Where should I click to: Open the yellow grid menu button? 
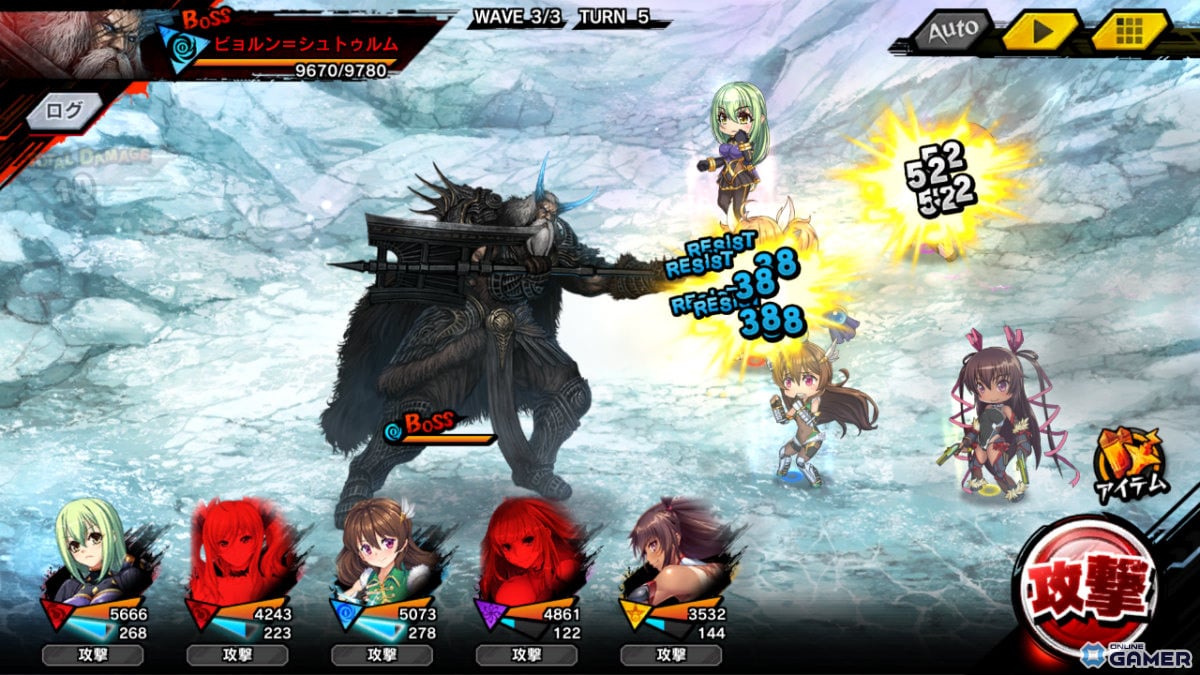[1130, 31]
